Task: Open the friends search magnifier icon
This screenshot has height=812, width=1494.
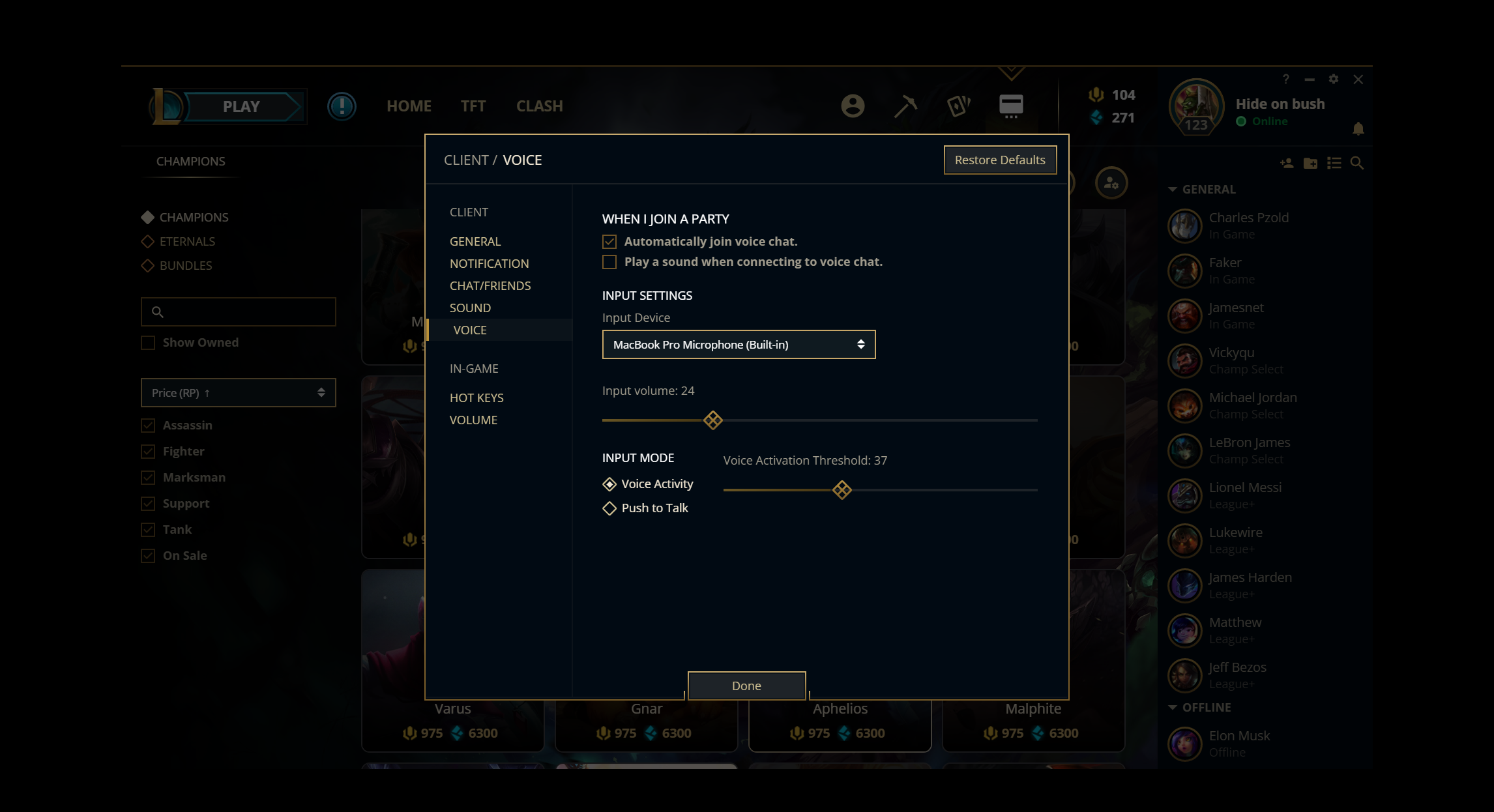Action: click(x=1357, y=164)
